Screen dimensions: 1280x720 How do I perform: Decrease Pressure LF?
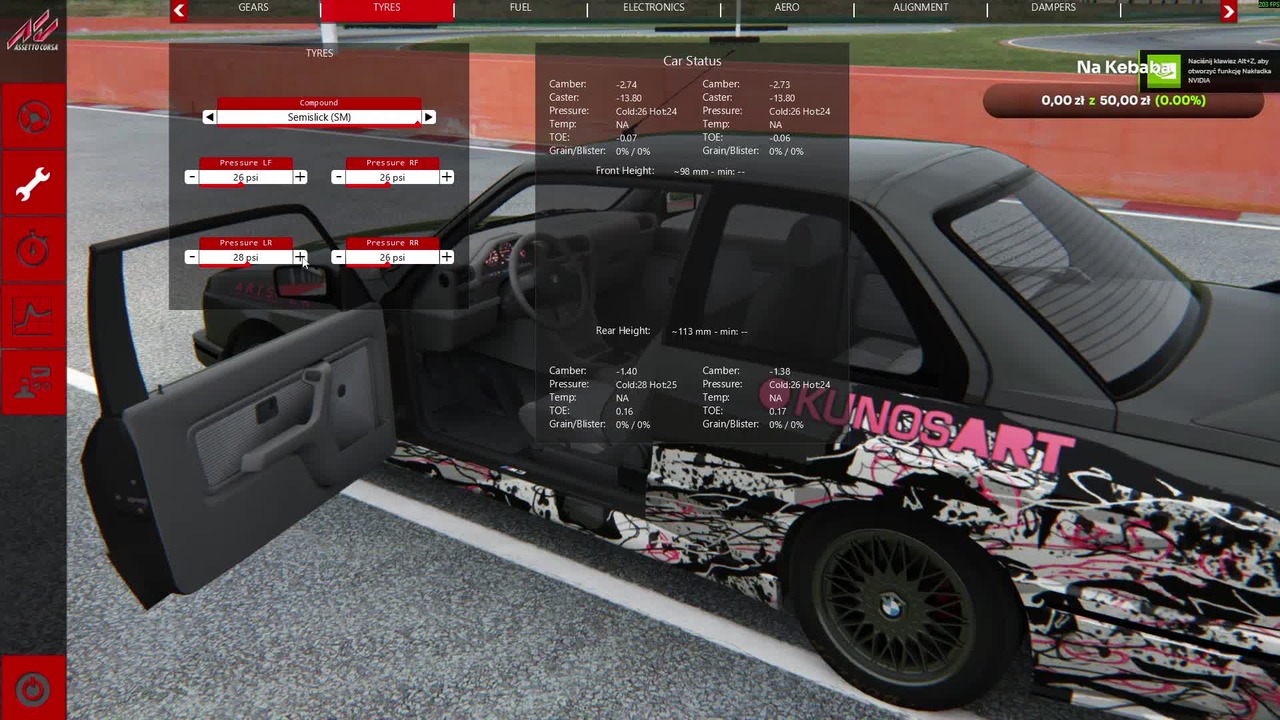coord(191,177)
